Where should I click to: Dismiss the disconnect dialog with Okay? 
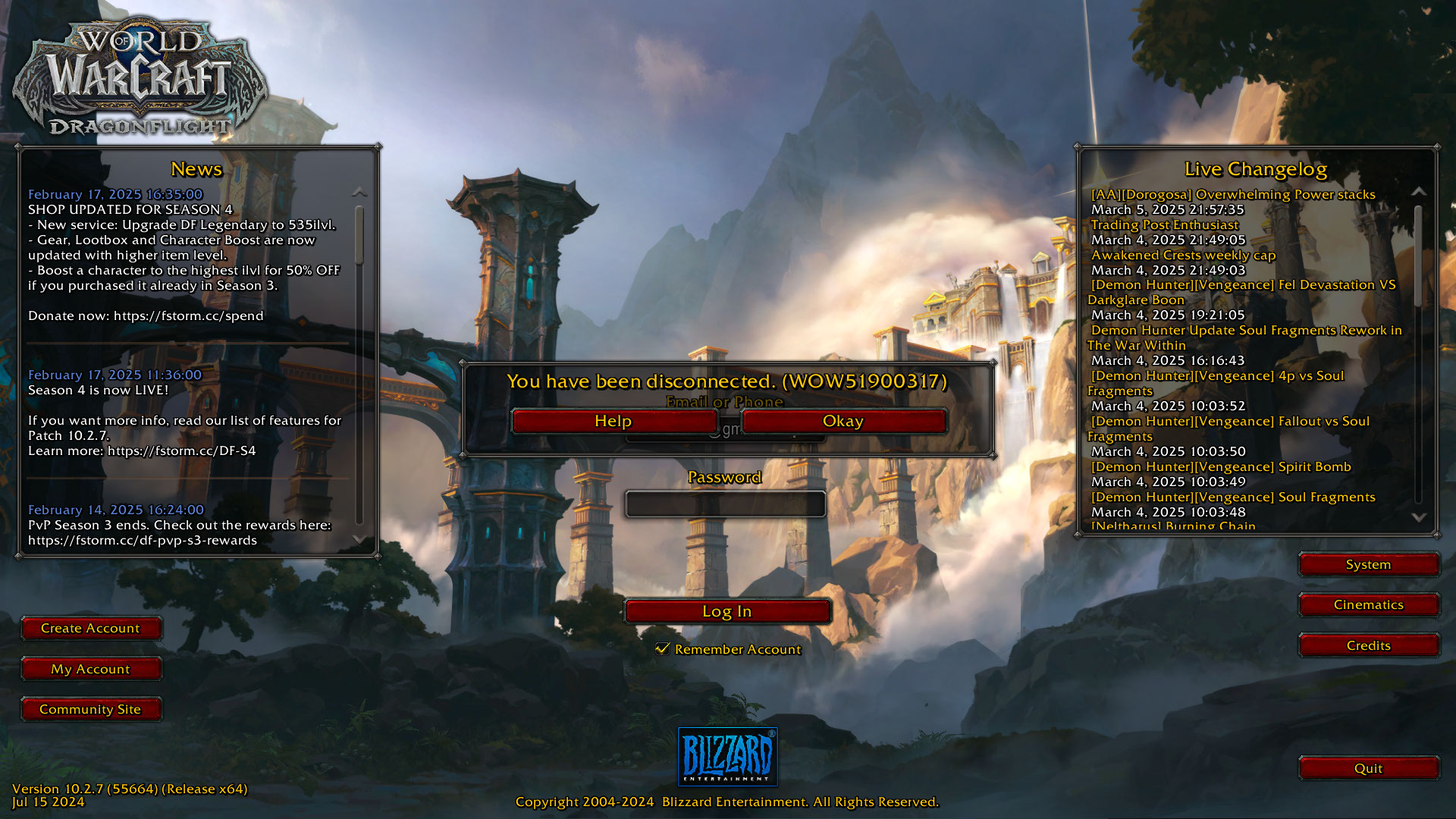pos(843,422)
